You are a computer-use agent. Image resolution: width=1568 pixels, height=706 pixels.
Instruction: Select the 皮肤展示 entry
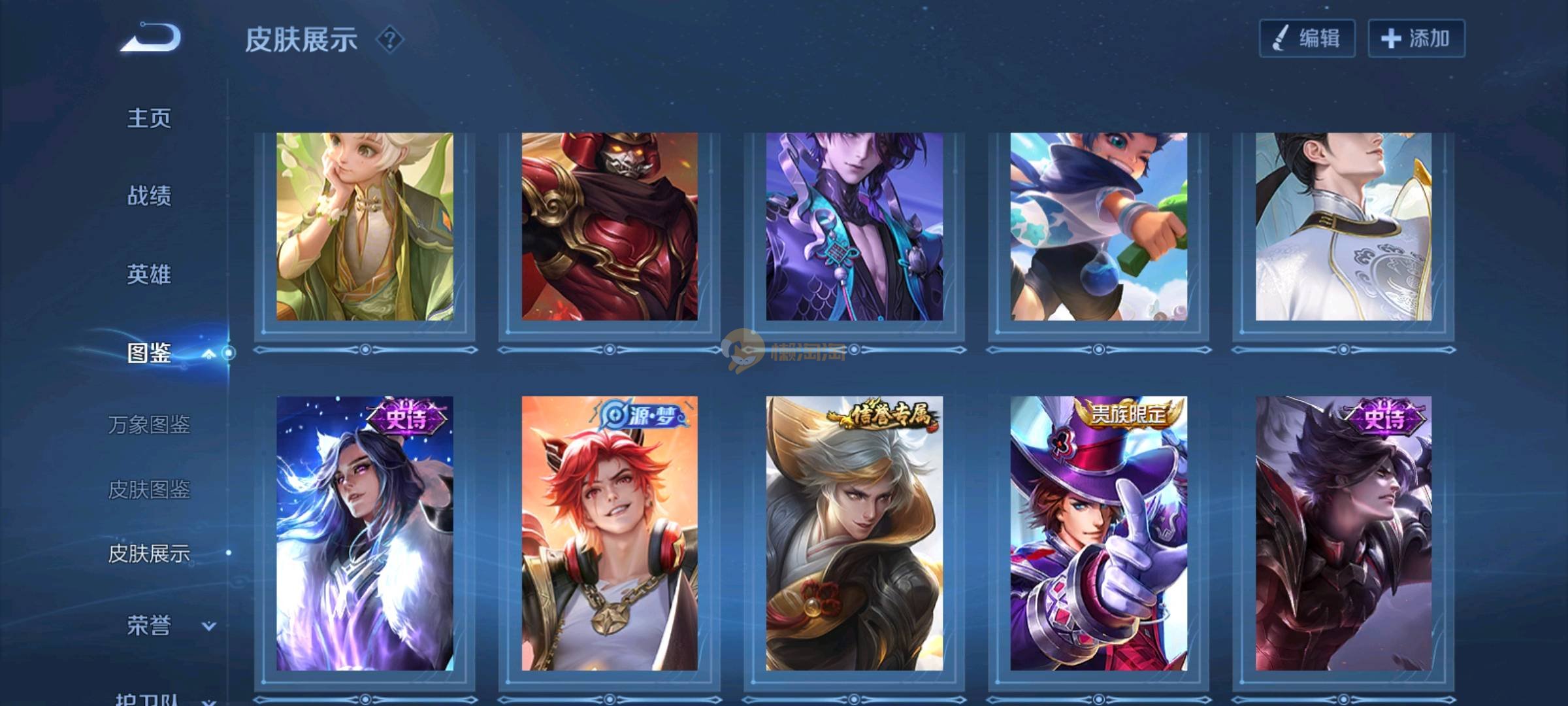(149, 554)
